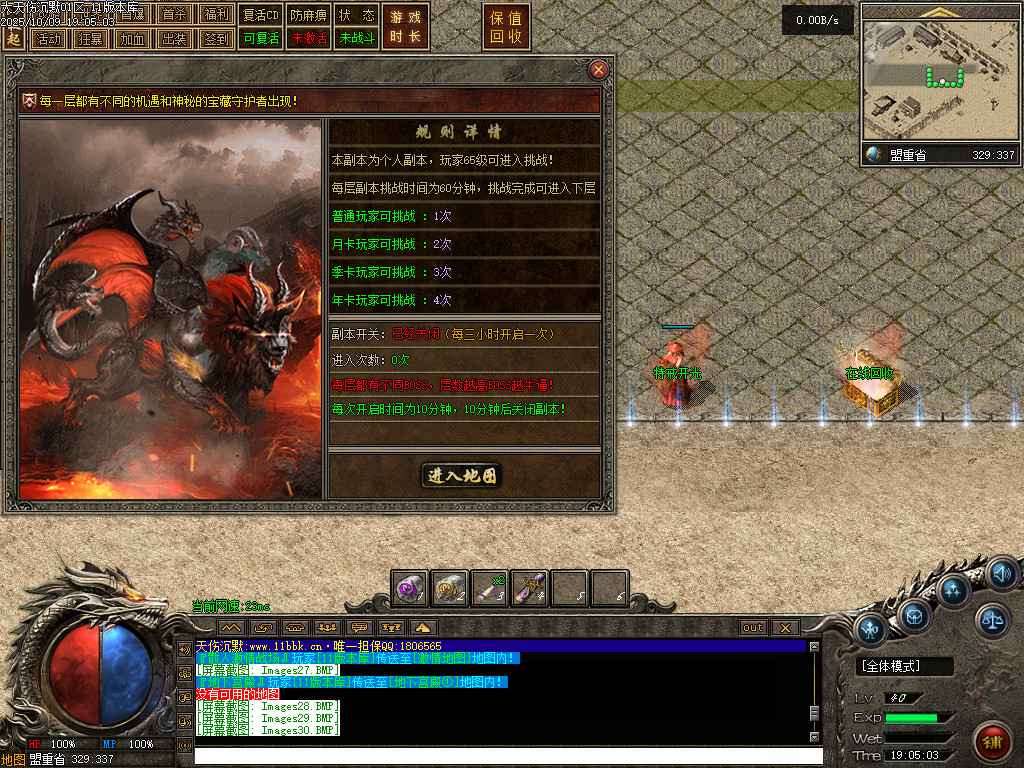Open the 活动 events button
This screenshot has width=1024, height=768.
pyautogui.click(x=47, y=39)
